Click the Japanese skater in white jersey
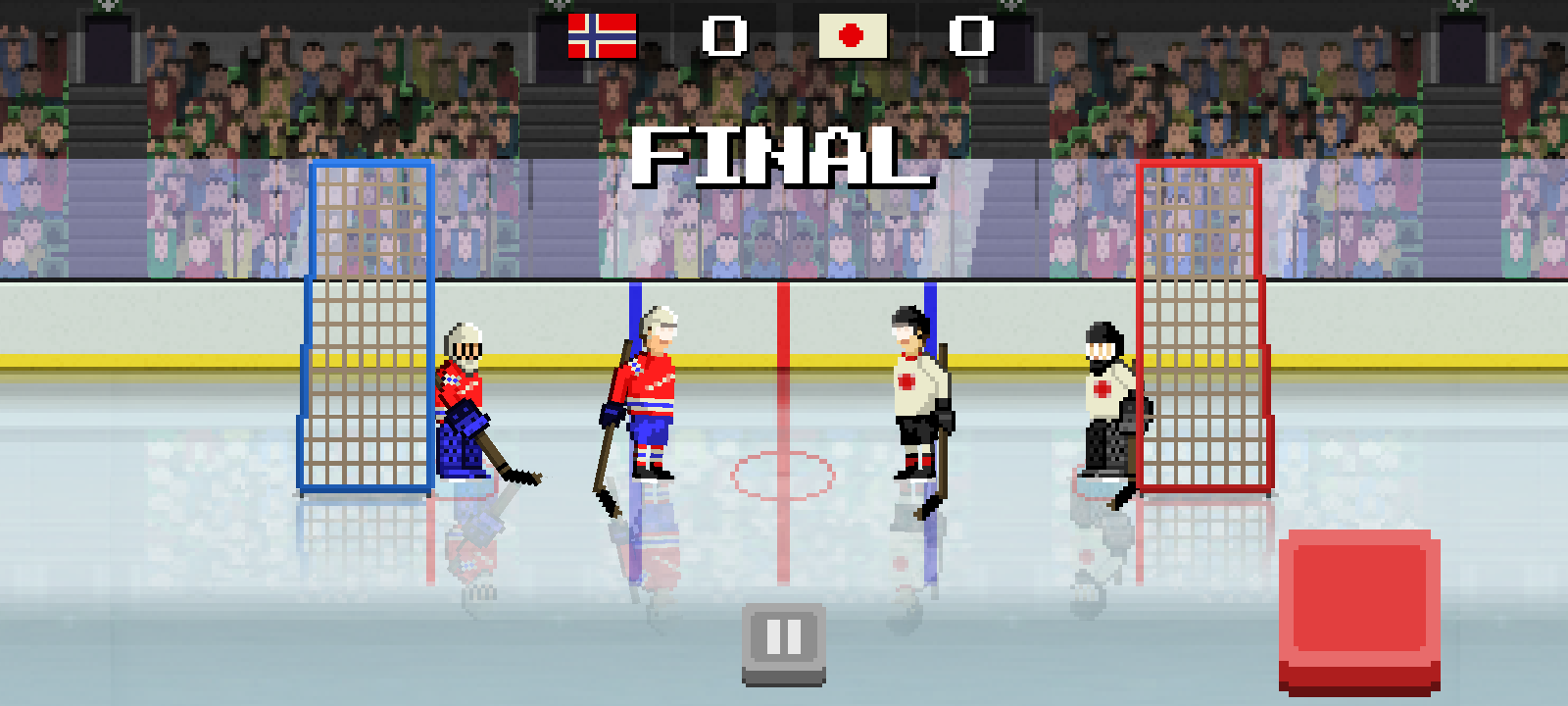Screen dimensions: 1568x706 (x=911, y=392)
